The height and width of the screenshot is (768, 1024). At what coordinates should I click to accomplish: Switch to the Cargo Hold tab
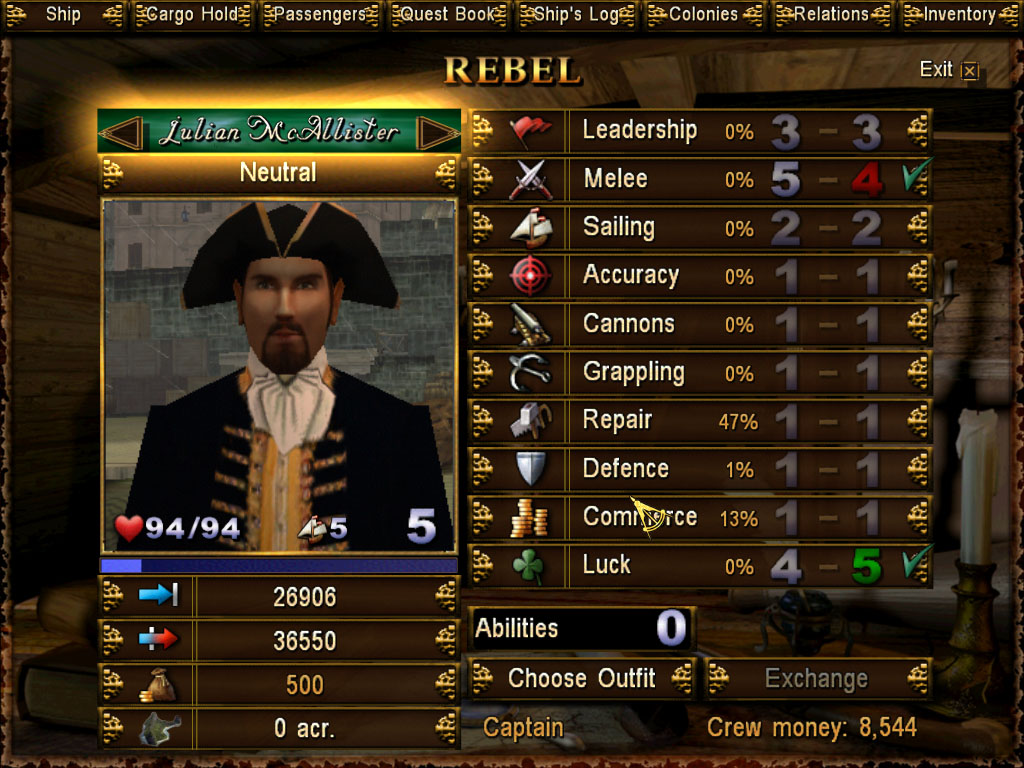(x=191, y=15)
